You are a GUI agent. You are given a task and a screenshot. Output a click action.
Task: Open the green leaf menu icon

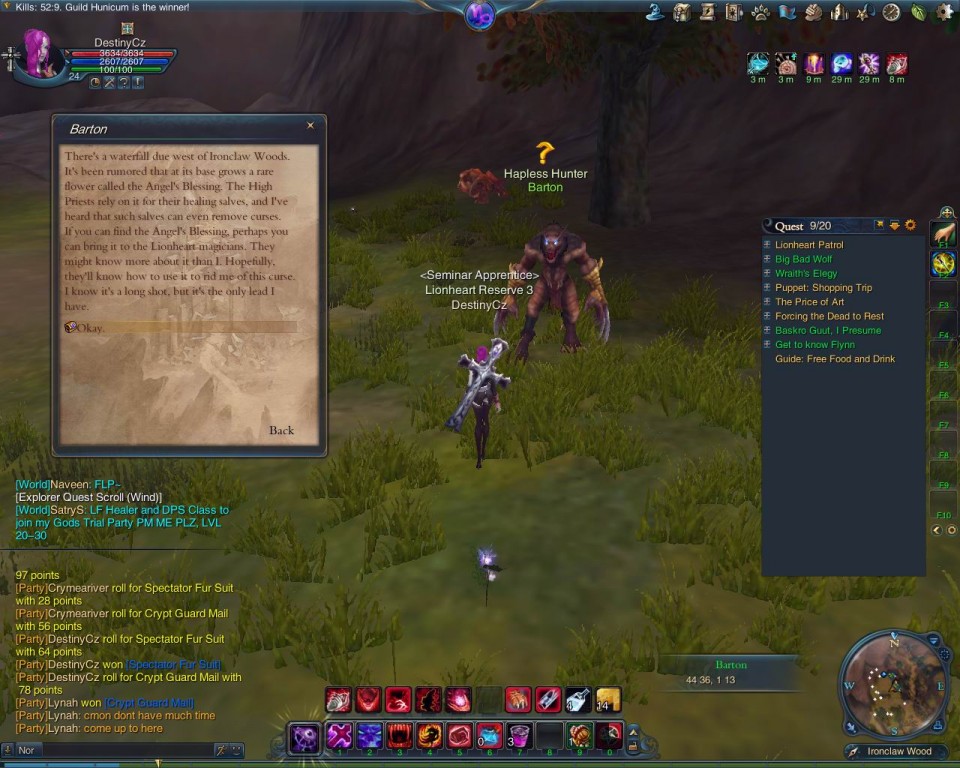click(x=917, y=12)
